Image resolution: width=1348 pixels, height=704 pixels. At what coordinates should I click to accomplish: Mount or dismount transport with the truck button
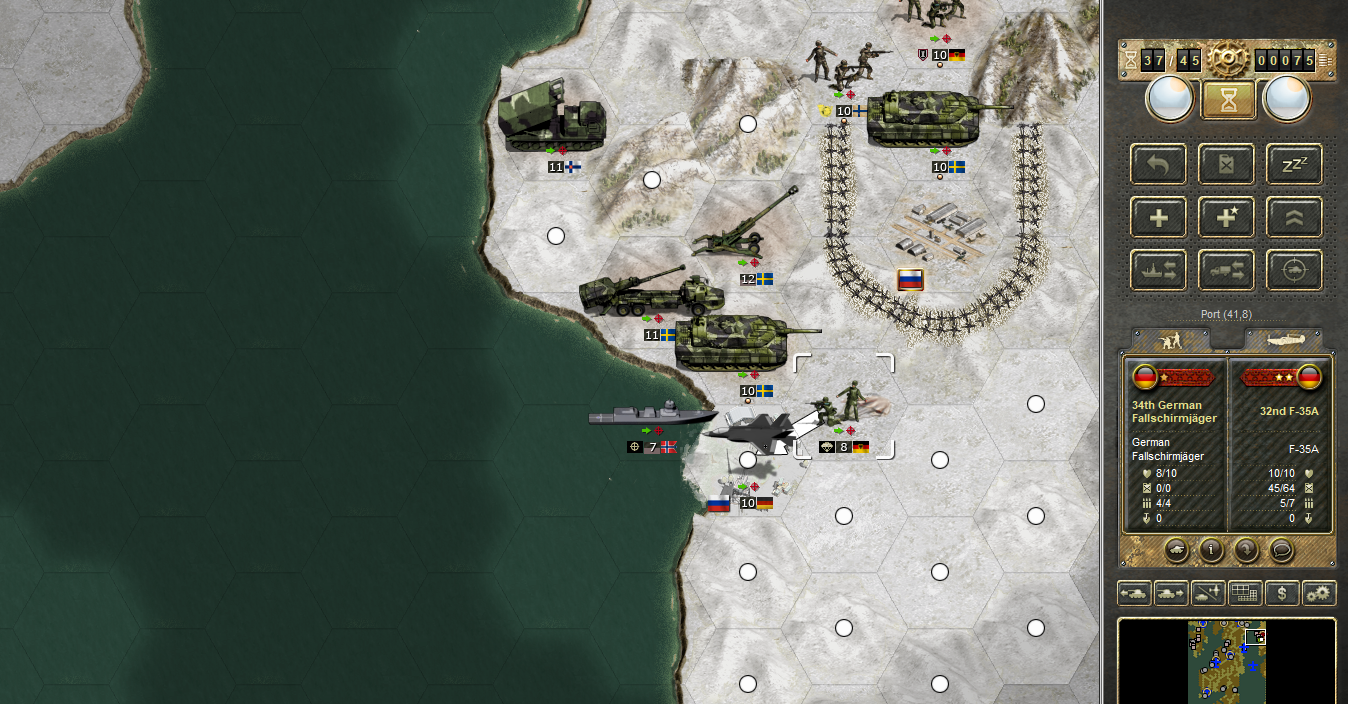1226,270
